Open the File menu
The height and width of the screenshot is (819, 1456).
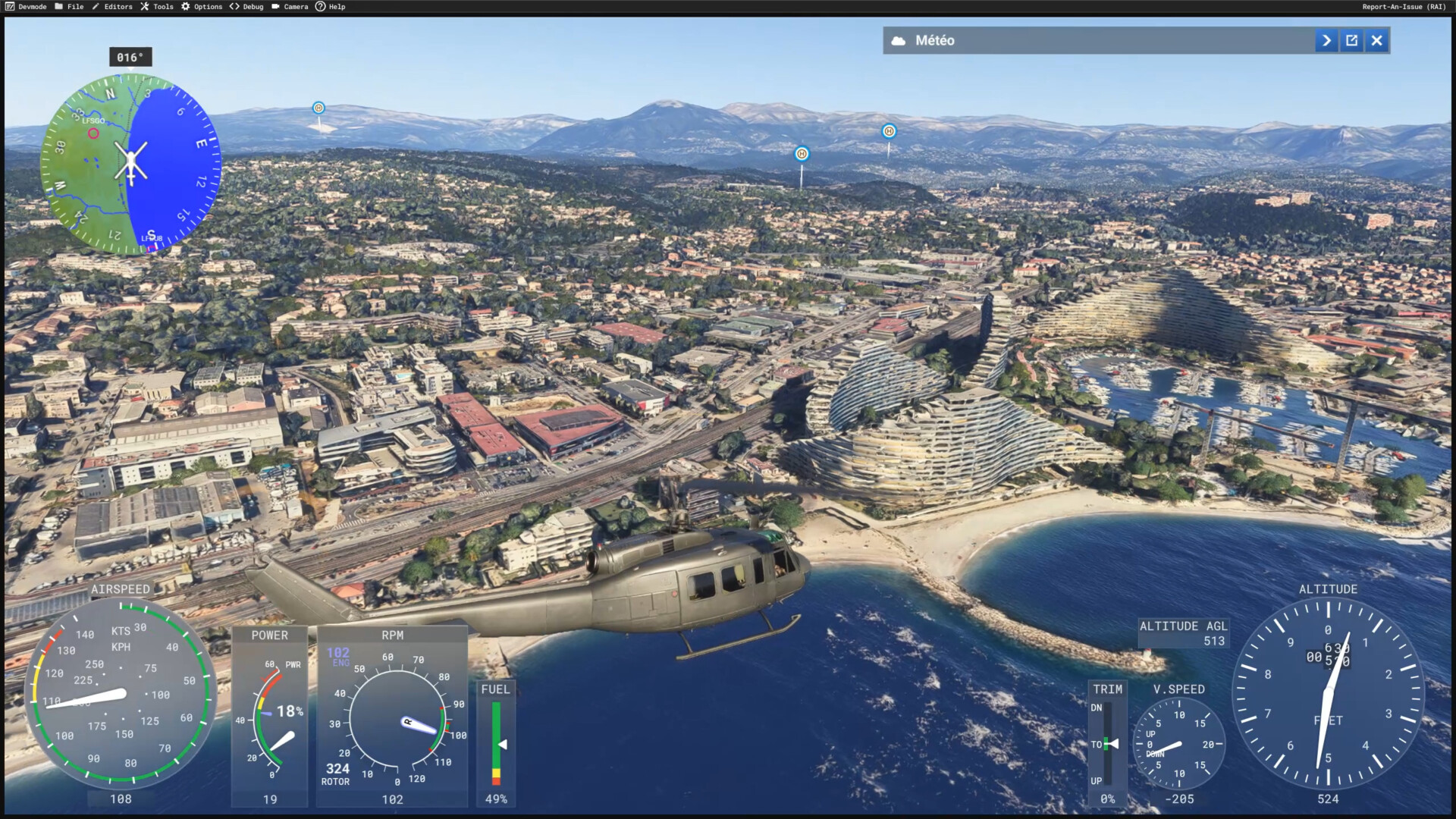[69, 7]
